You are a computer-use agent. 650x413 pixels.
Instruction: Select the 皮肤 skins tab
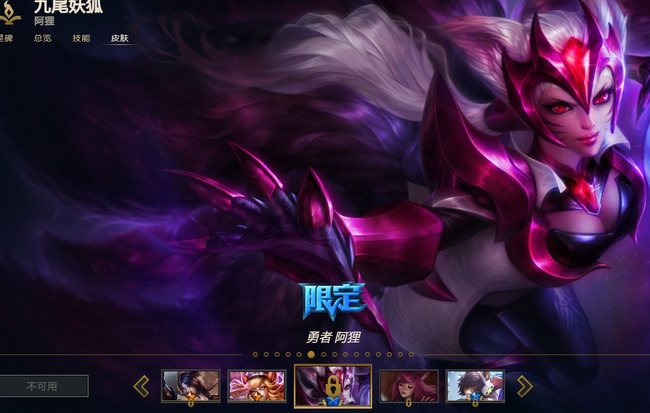[120, 38]
